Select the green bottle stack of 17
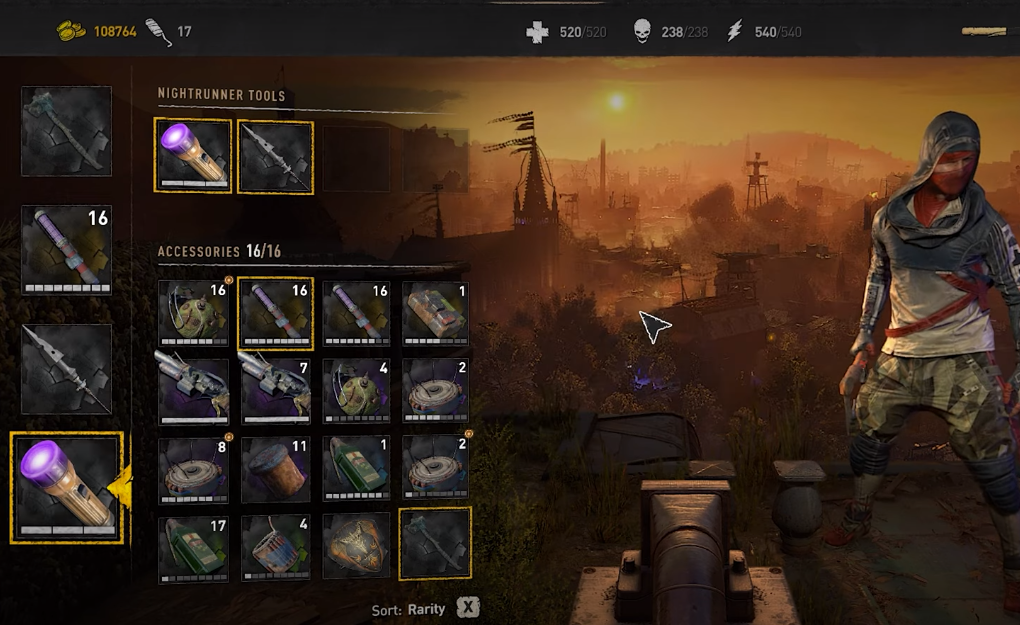The width and height of the screenshot is (1020, 625). [x=193, y=546]
